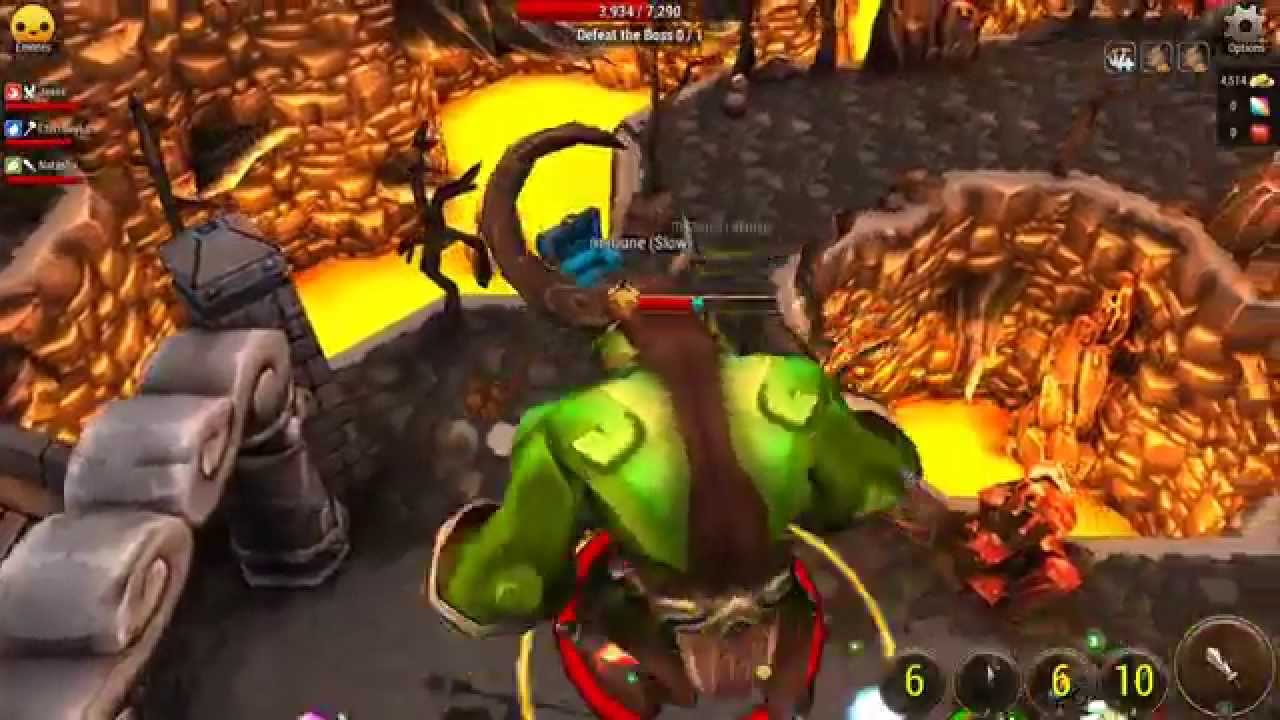Click the red currency icon below the gems
This screenshot has height=720, width=1280.
tap(1258, 132)
